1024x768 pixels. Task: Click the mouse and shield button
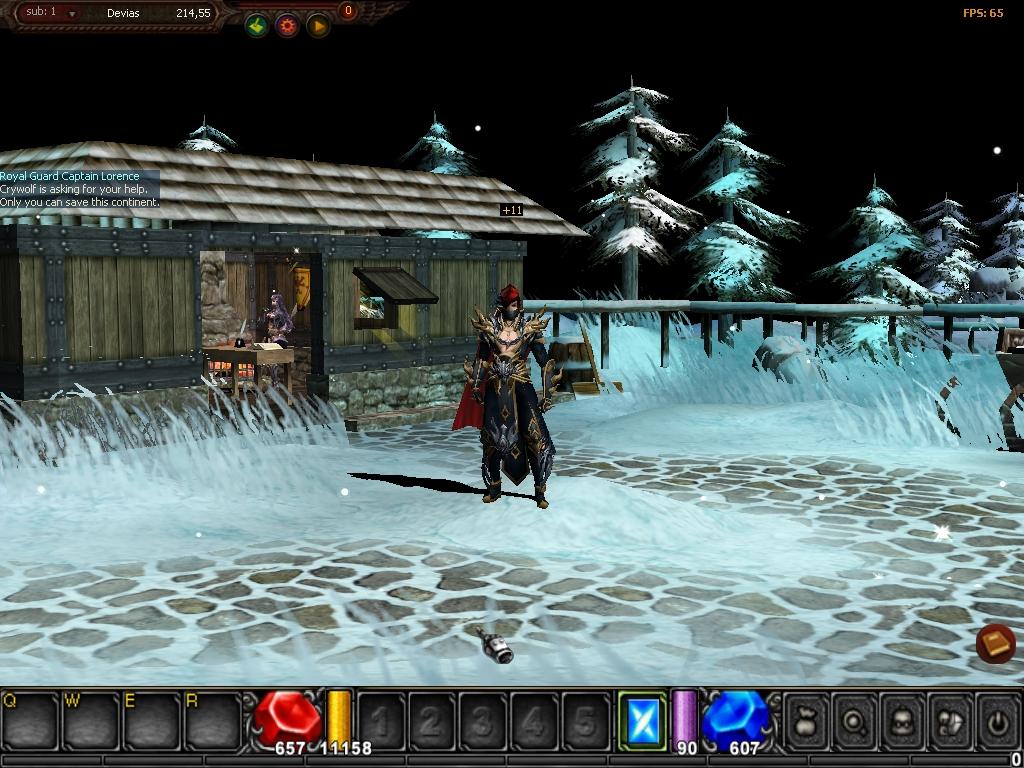[951, 720]
